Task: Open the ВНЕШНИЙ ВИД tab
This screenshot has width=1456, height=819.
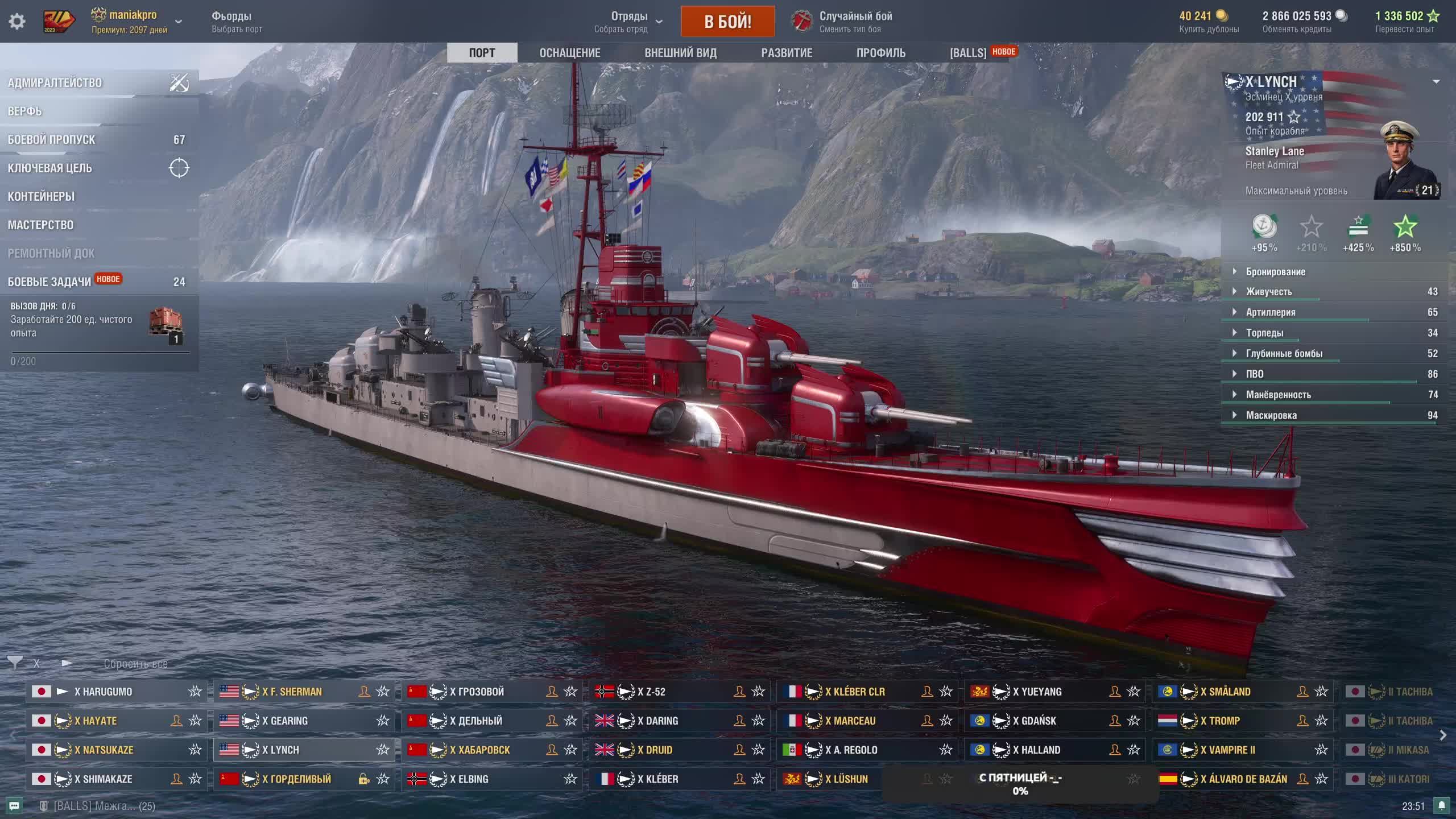Action: [x=680, y=53]
